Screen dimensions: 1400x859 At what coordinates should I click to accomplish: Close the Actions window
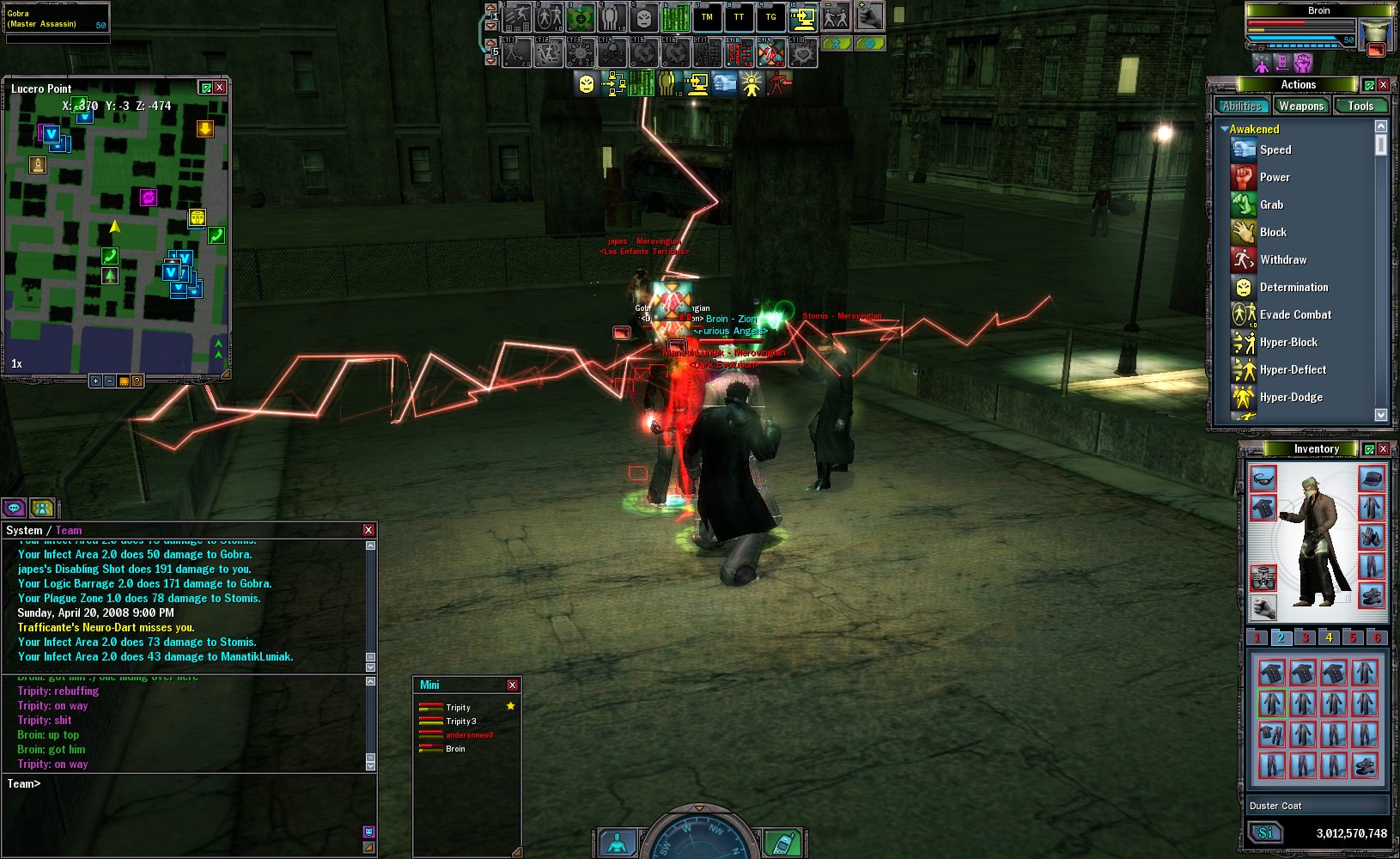(1384, 84)
